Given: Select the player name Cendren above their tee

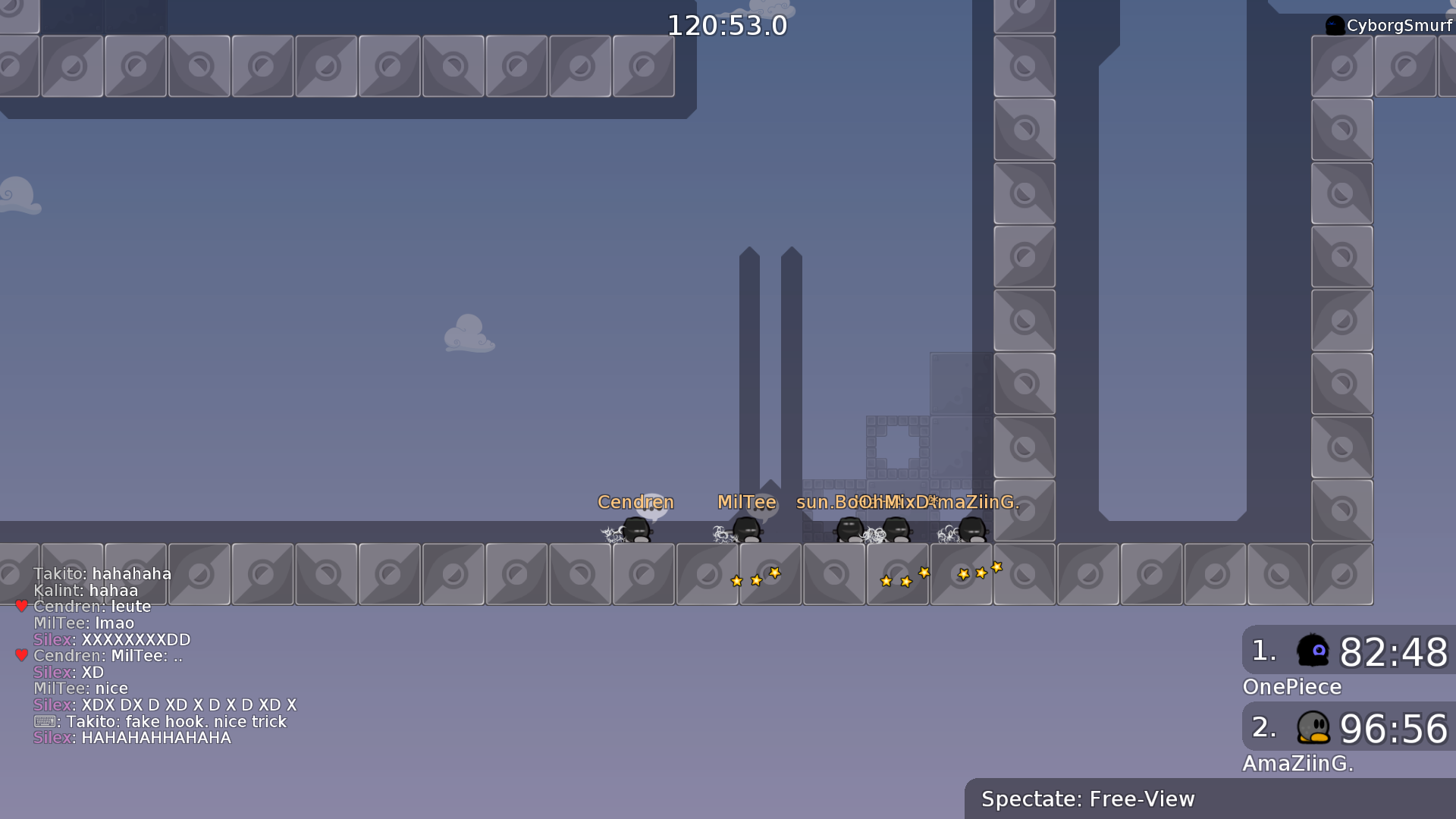Looking at the screenshot, I should [x=635, y=502].
